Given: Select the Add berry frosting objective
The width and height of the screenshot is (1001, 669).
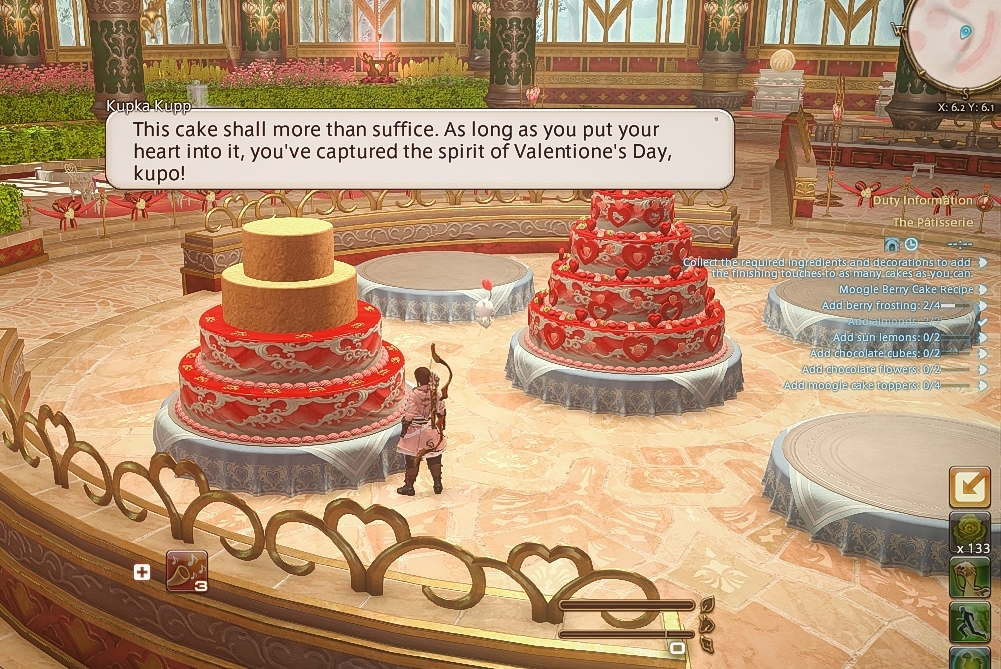Looking at the screenshot, I should coord(881,305).
